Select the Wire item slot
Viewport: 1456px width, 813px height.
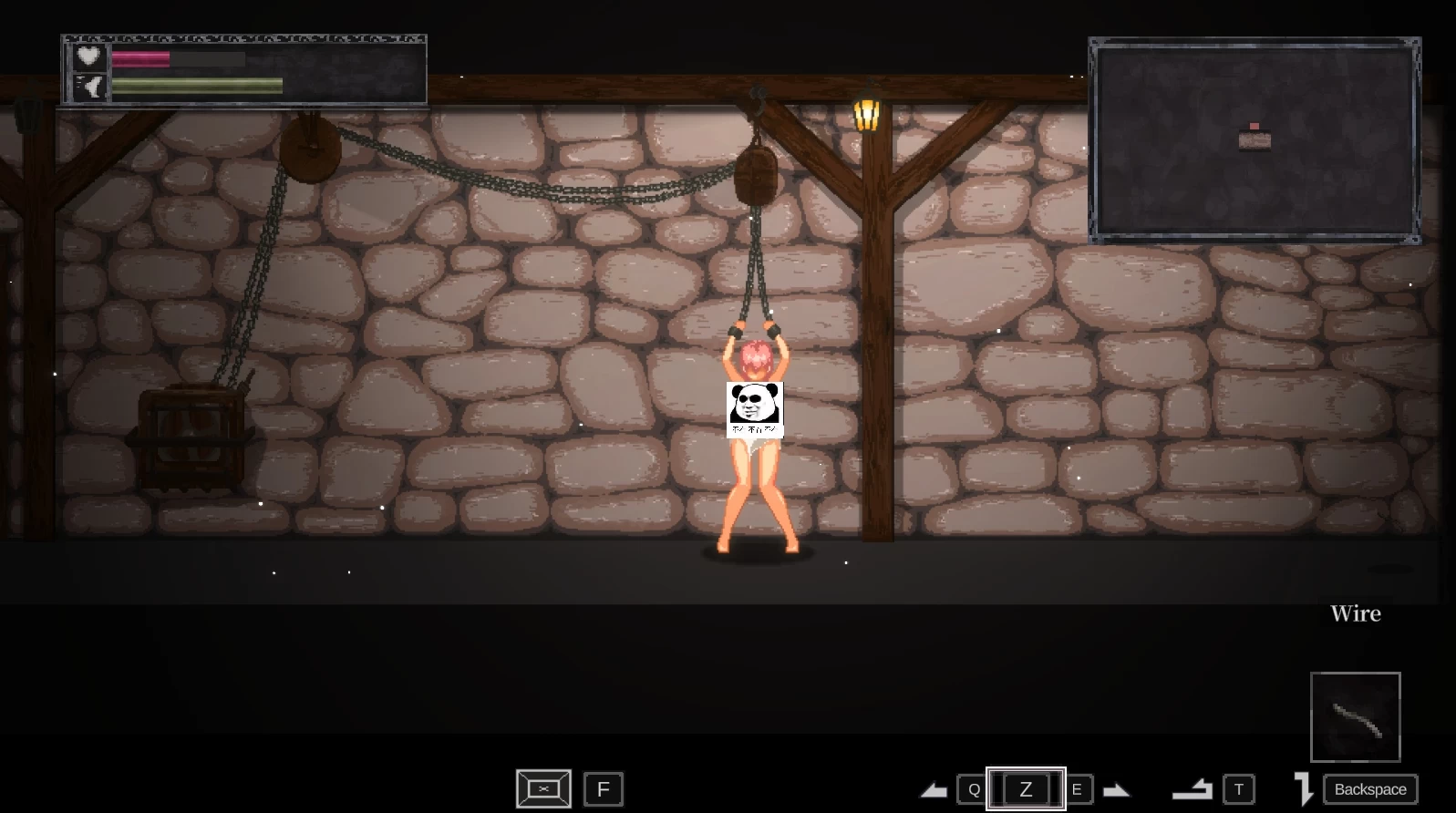coord(1355,716)
